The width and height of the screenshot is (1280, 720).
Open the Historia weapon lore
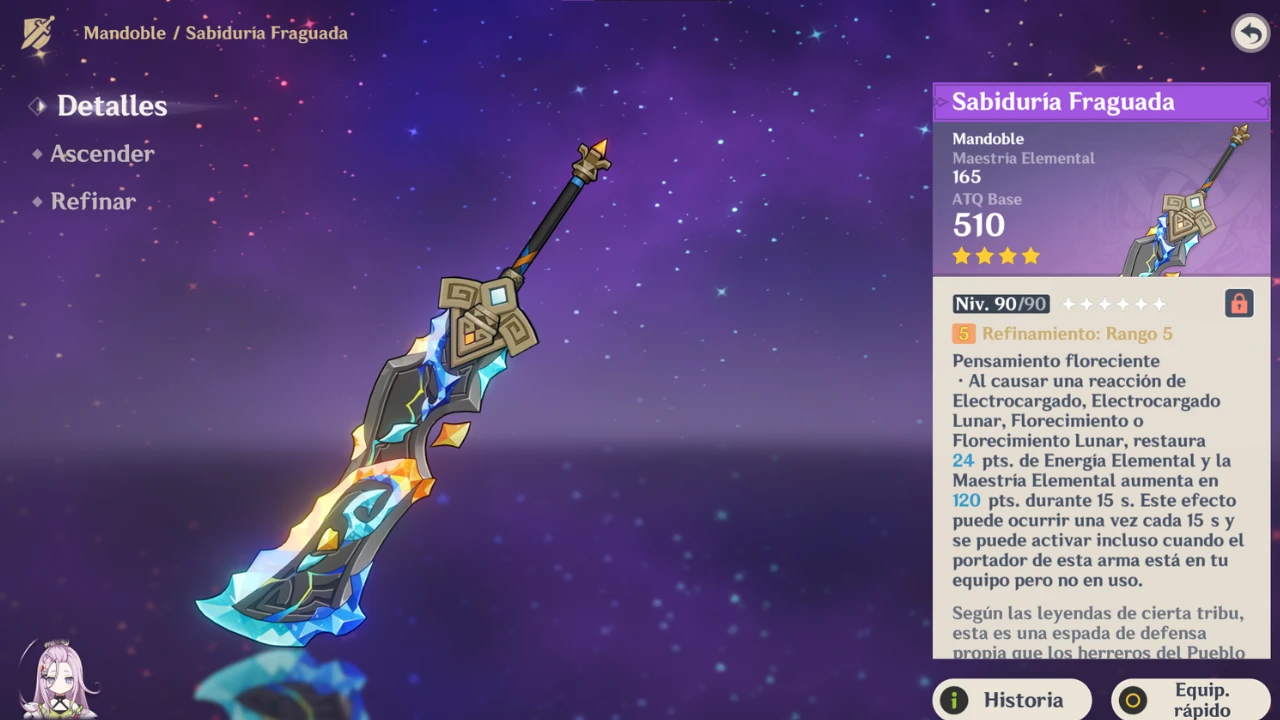1011,700
